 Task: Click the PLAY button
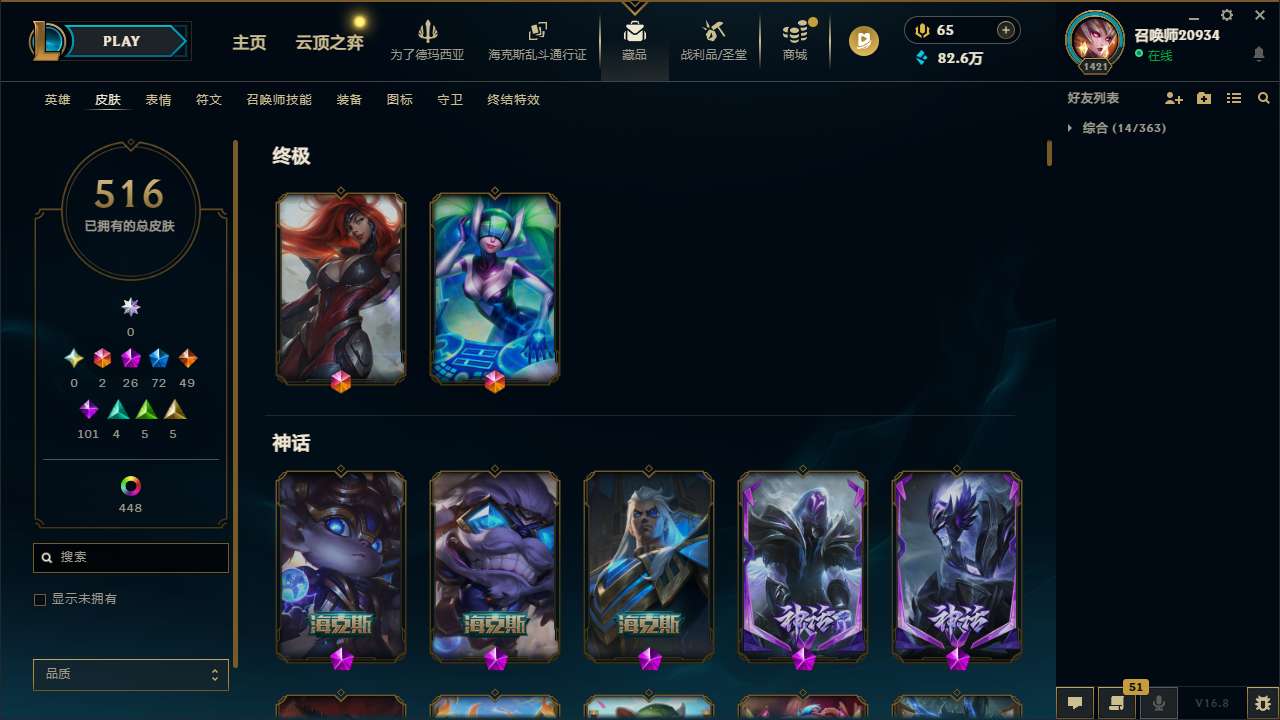[x=121, y=41]
